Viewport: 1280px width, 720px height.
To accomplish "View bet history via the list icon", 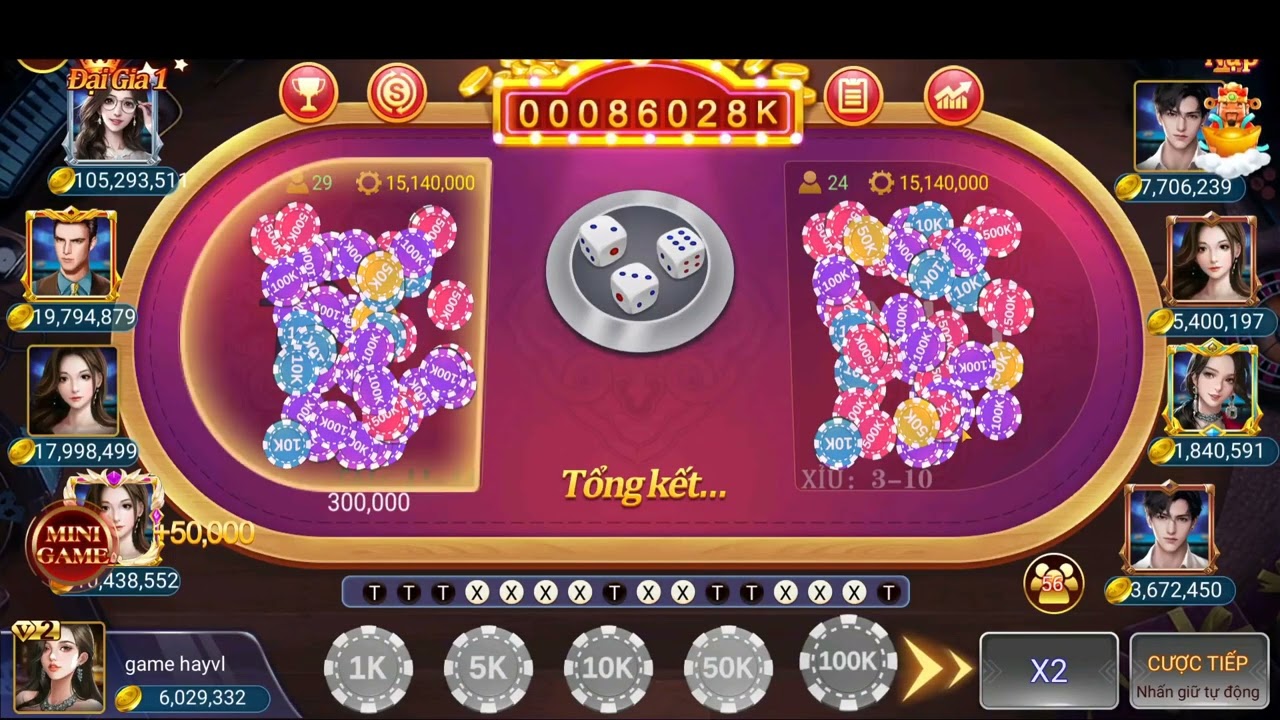I will [853, 97].
